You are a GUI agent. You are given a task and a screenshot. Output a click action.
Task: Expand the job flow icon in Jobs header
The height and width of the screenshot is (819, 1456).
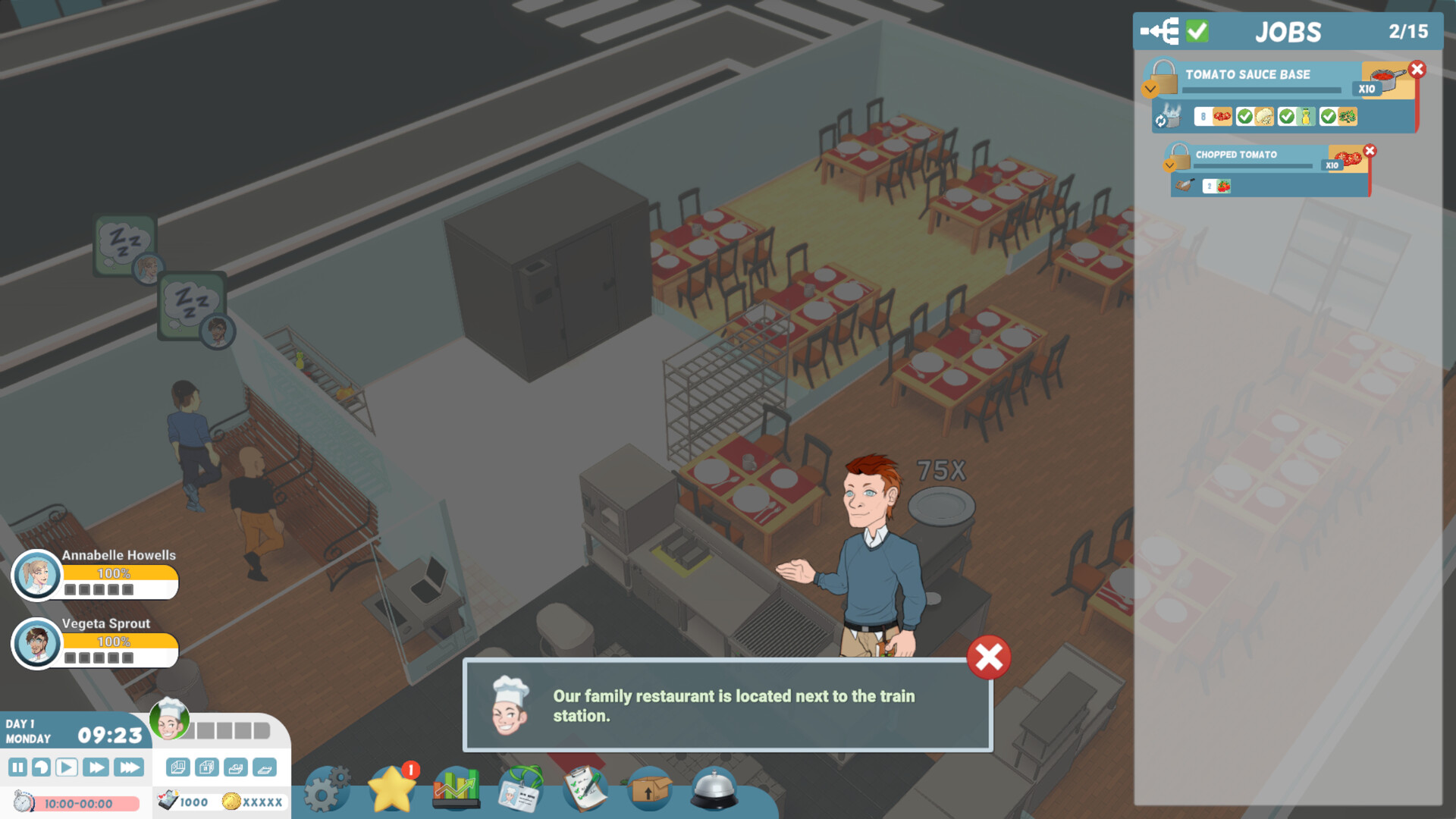point(1159,31)
